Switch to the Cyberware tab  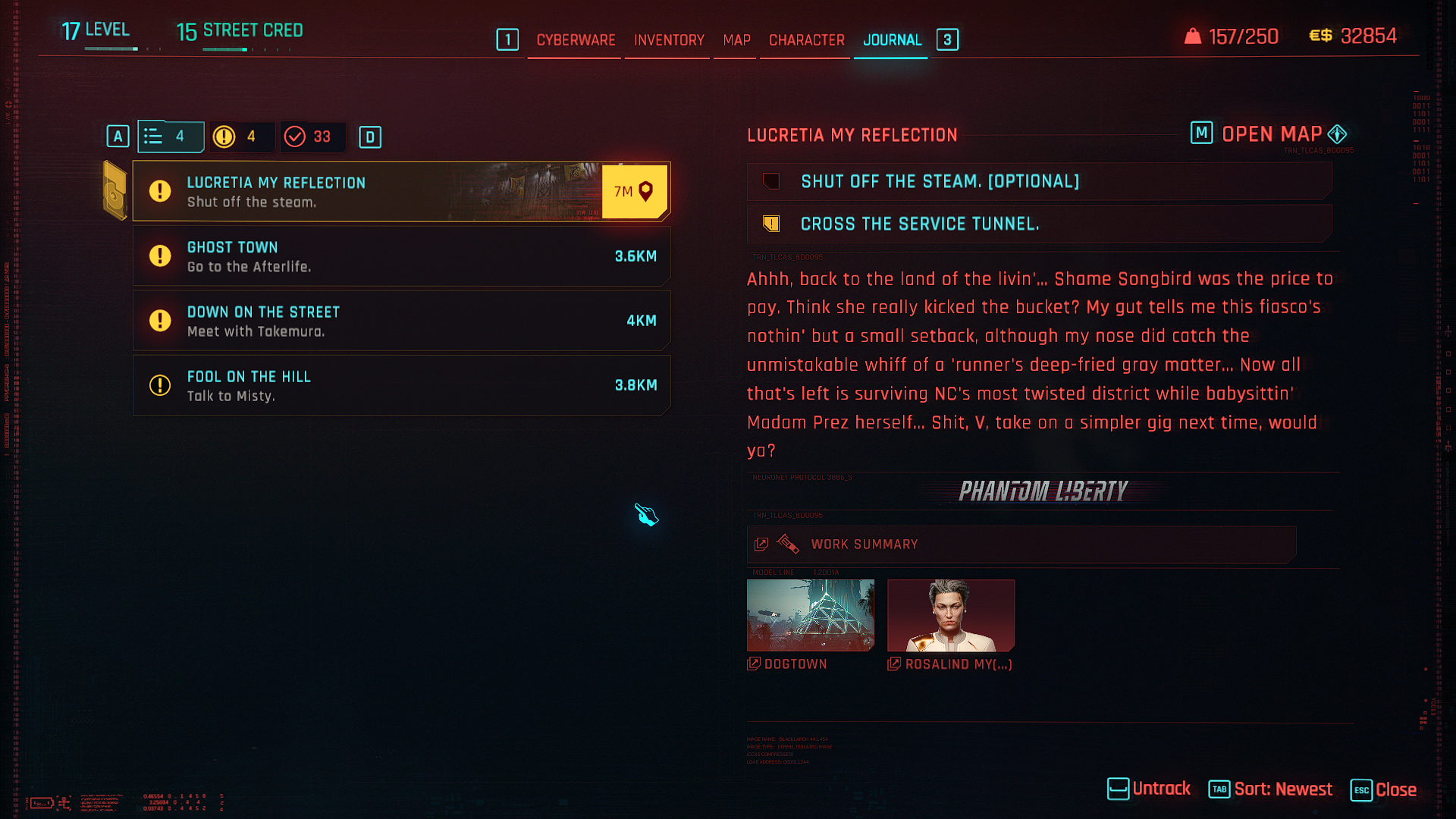click(576, 40)
